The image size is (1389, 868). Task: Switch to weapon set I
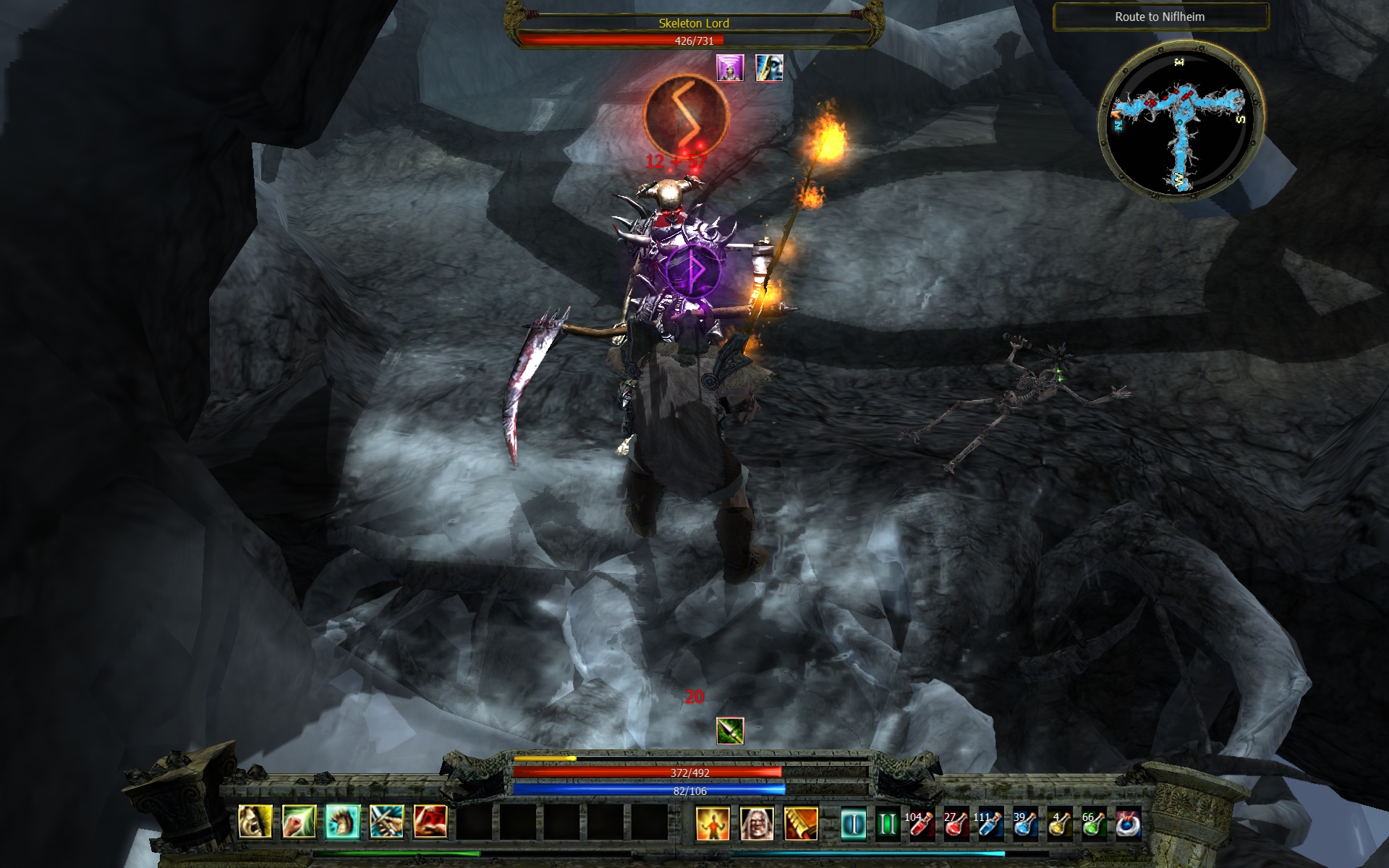pyautogui.click(x=854, y=824)
